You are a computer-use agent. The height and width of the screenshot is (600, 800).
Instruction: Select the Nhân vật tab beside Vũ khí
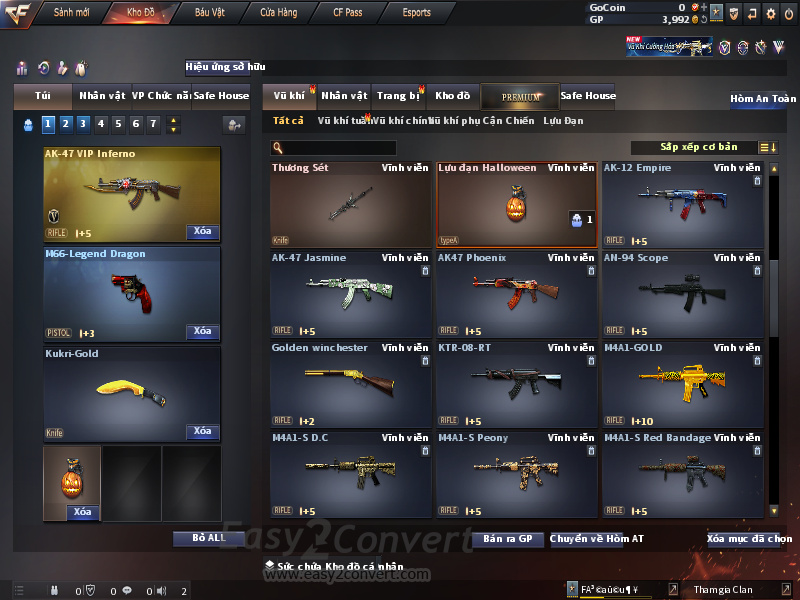[x=344, y=96]
